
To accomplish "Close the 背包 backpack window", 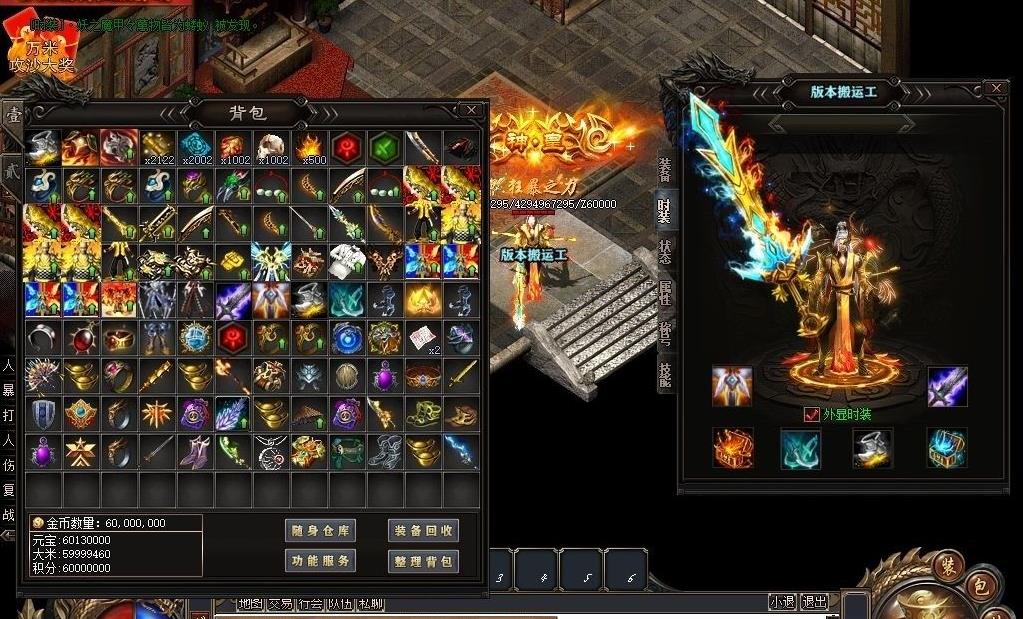I will coord(471,110).
